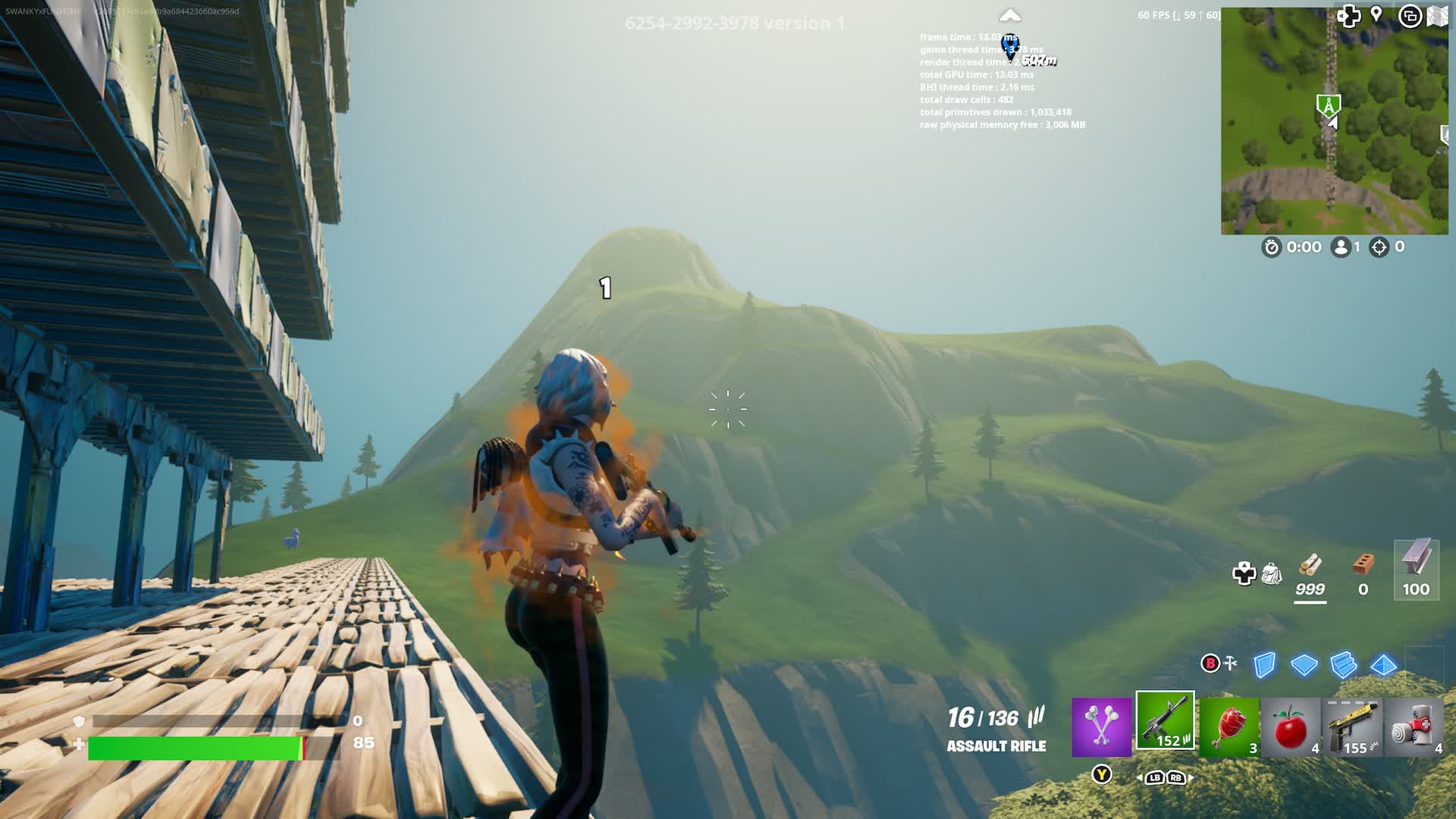Click the map marker pin icon

coord(1376,15)
